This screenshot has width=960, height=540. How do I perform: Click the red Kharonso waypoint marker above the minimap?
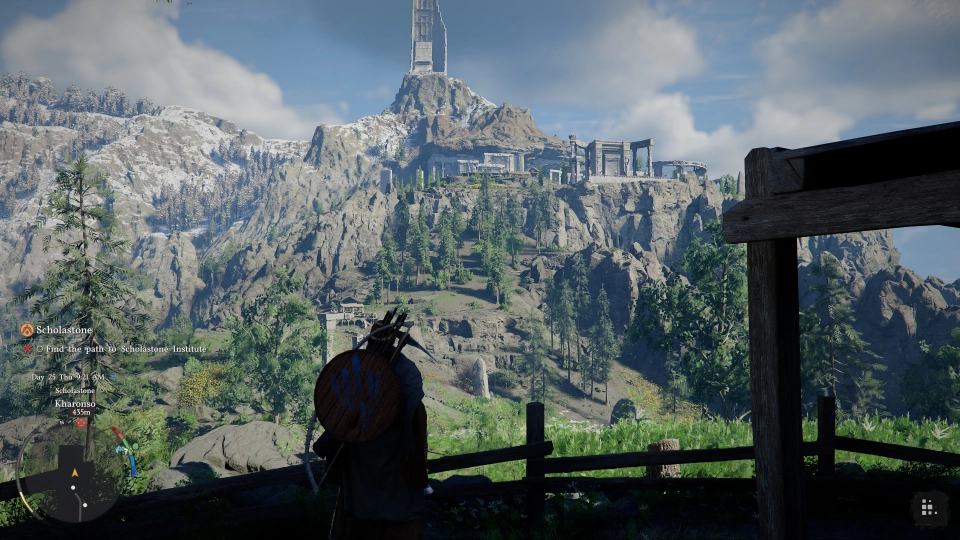tap(80, 422)
